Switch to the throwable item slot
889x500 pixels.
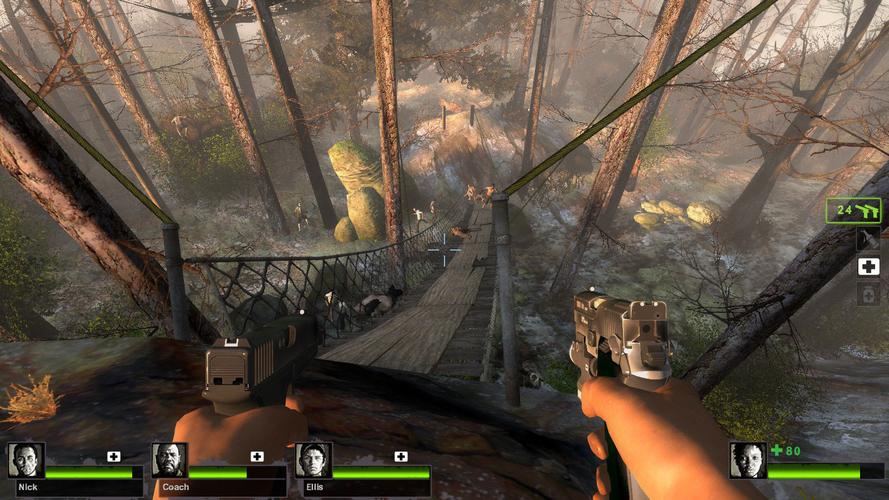[x=868, y=238]
